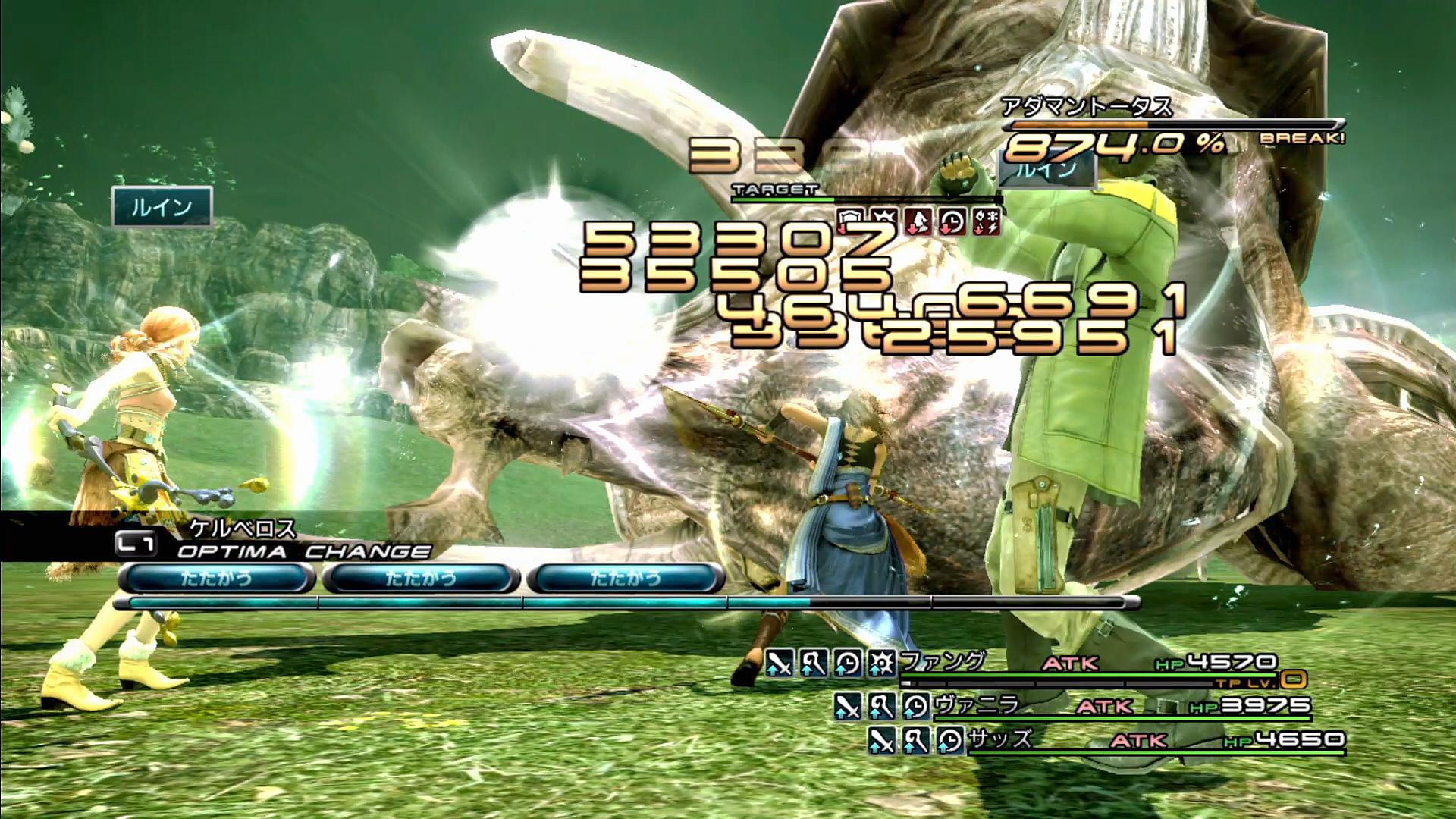Click the ルイン ability label beside Vanille
The width and height of the screenshot is (1456, 819).
[x=162, y=207]
